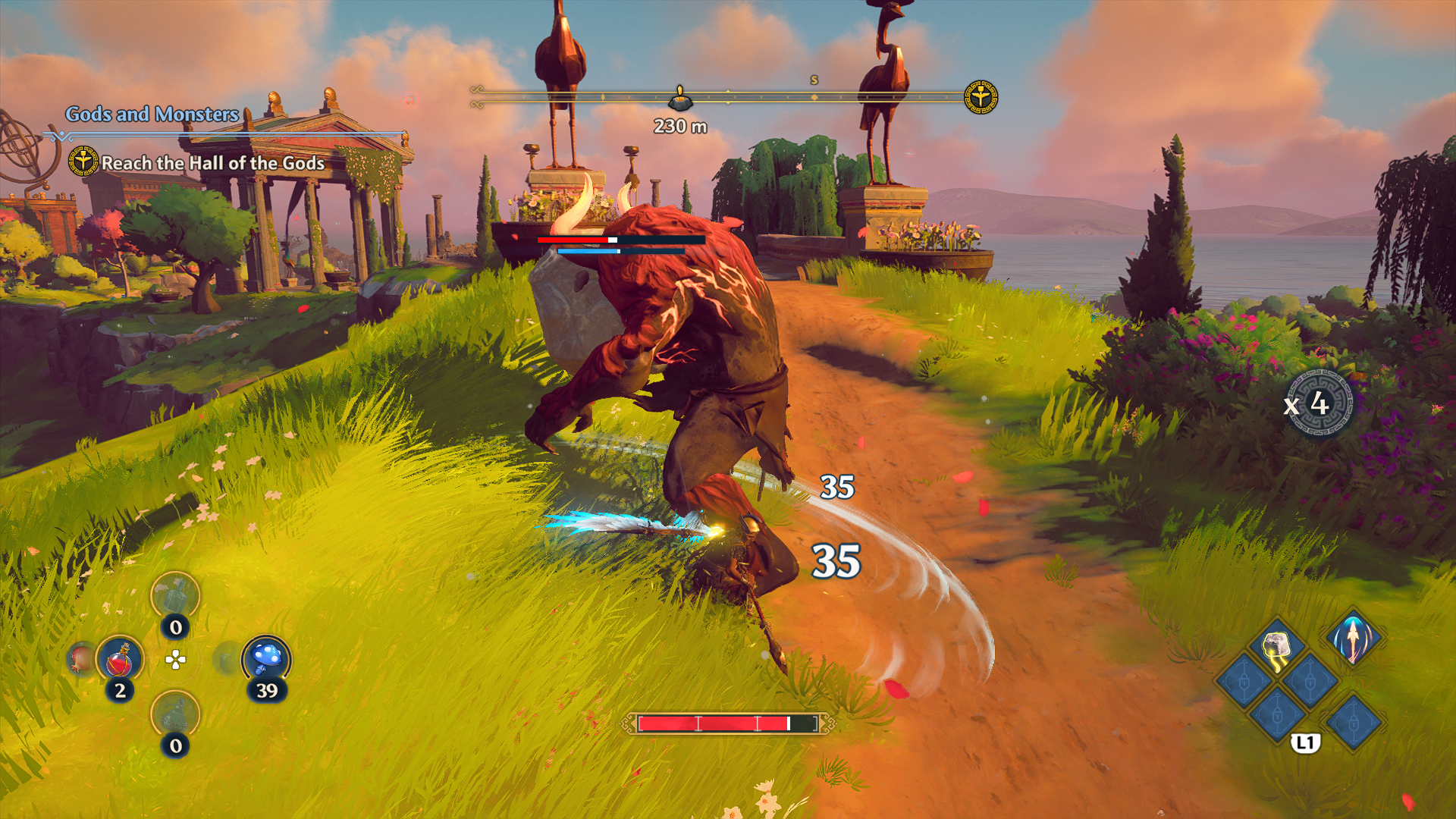Select the round flask potion slot
The height and width of the screenshot is (819, 1456).
[x=175, y=715]
